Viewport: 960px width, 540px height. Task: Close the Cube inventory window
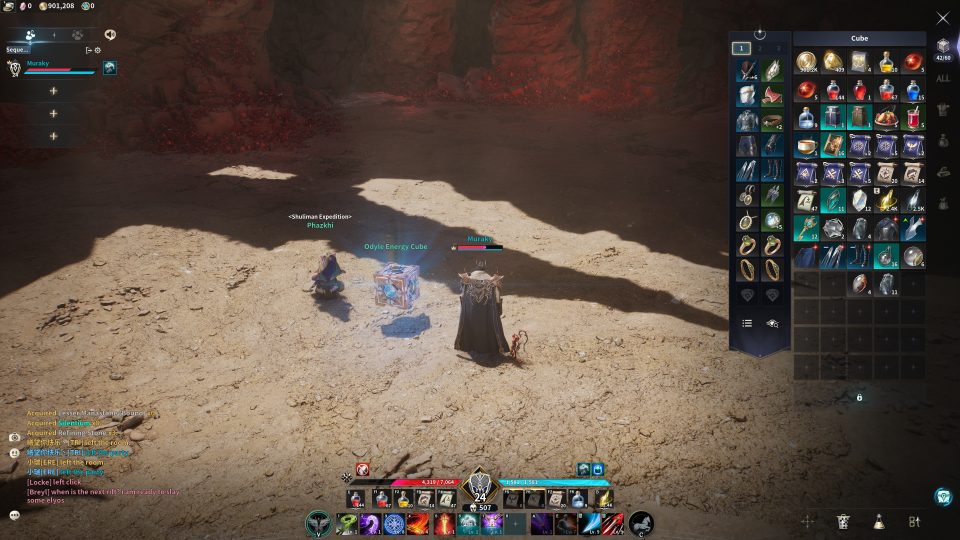click(943, 18)
